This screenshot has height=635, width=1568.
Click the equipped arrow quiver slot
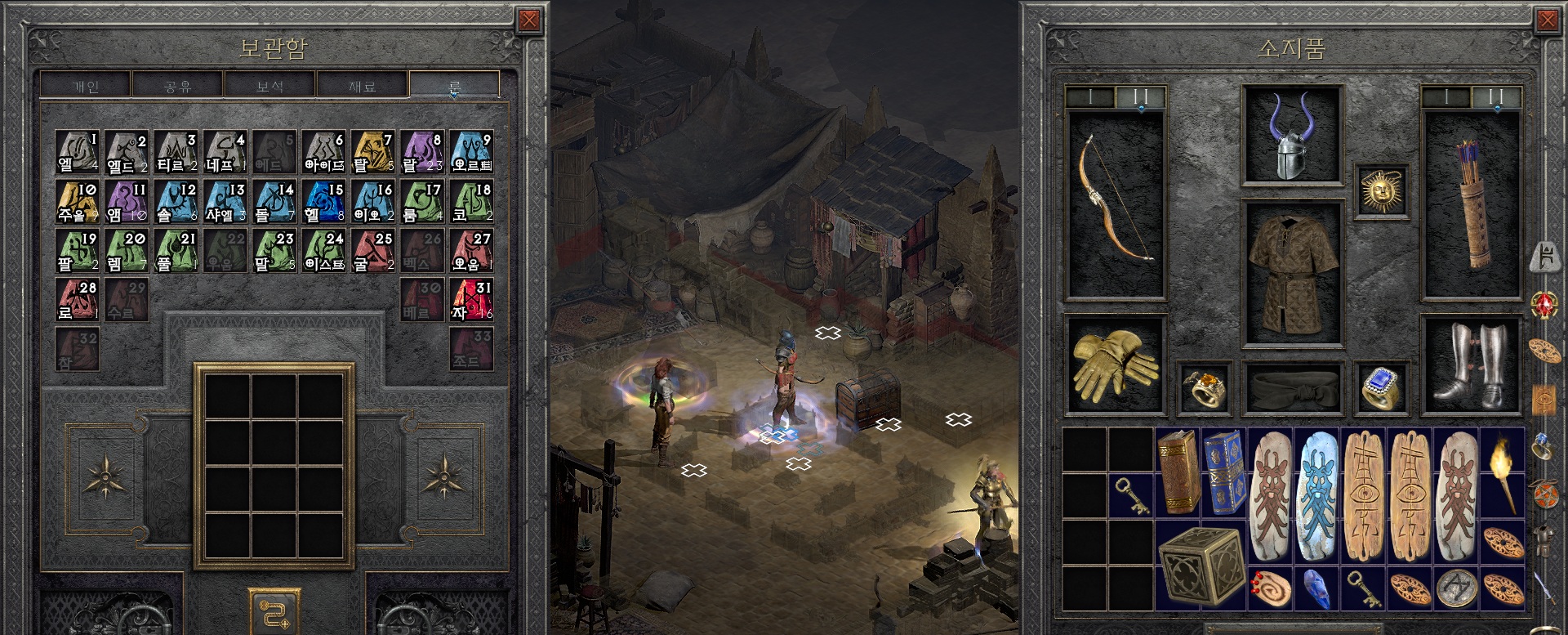point(1472,203)
